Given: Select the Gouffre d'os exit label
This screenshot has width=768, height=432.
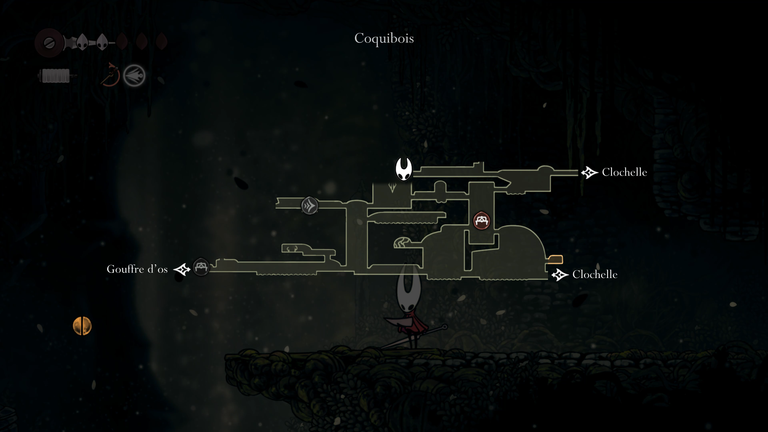Looking at the screenshot, I should click(137, 269).
